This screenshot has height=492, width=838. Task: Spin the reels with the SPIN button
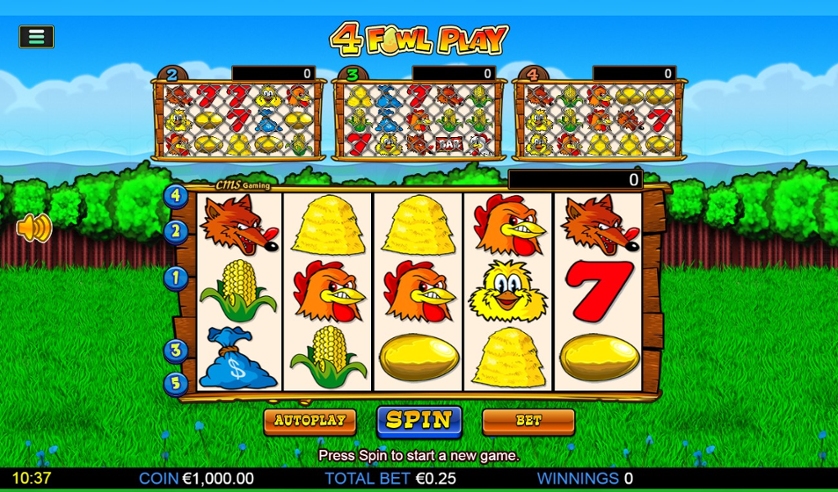(419, 421)
